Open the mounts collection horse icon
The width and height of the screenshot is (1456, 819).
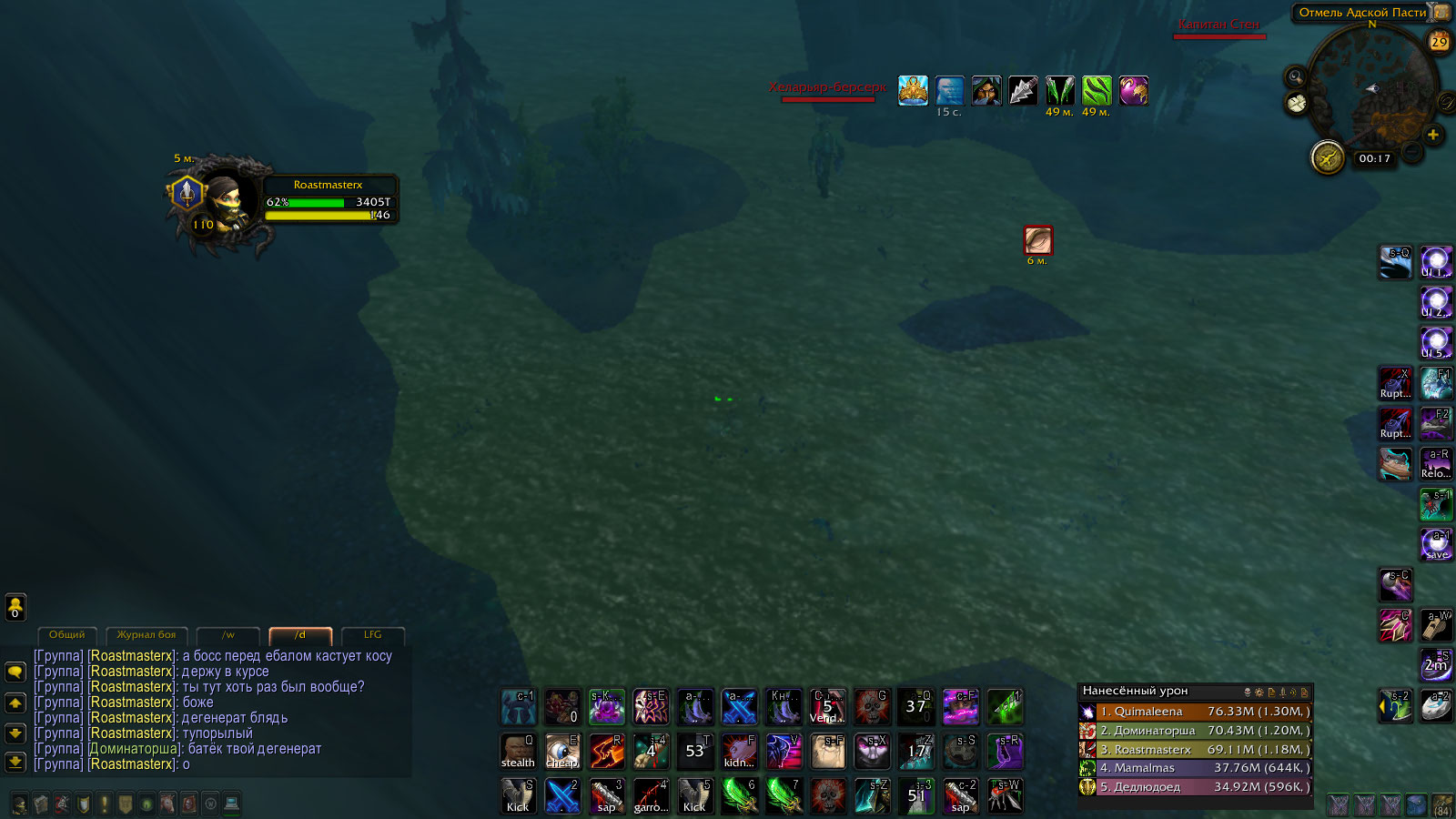tap(167, 804)
